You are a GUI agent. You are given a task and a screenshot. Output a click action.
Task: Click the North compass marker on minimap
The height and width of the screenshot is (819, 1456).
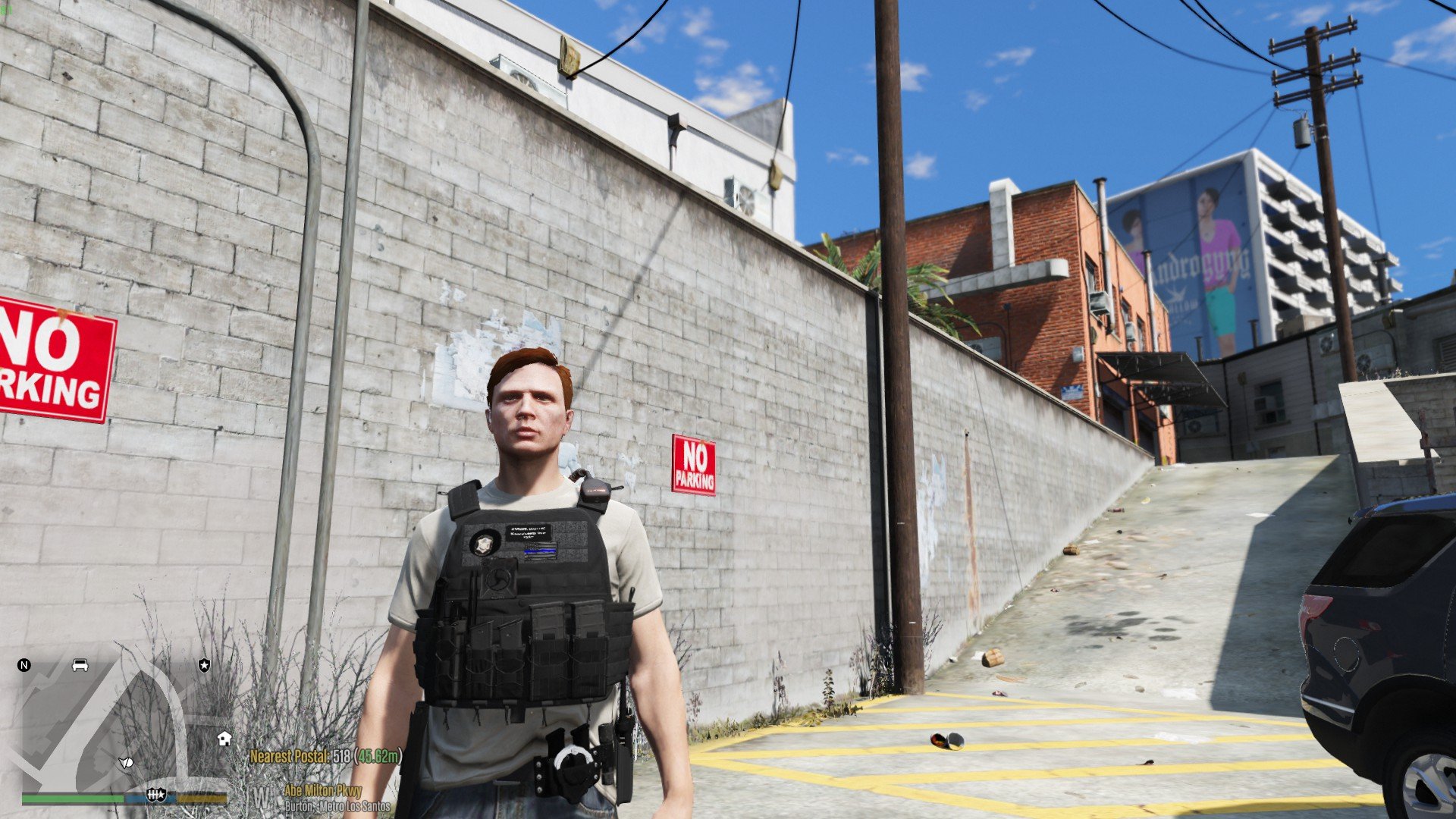tap(24, 665)
